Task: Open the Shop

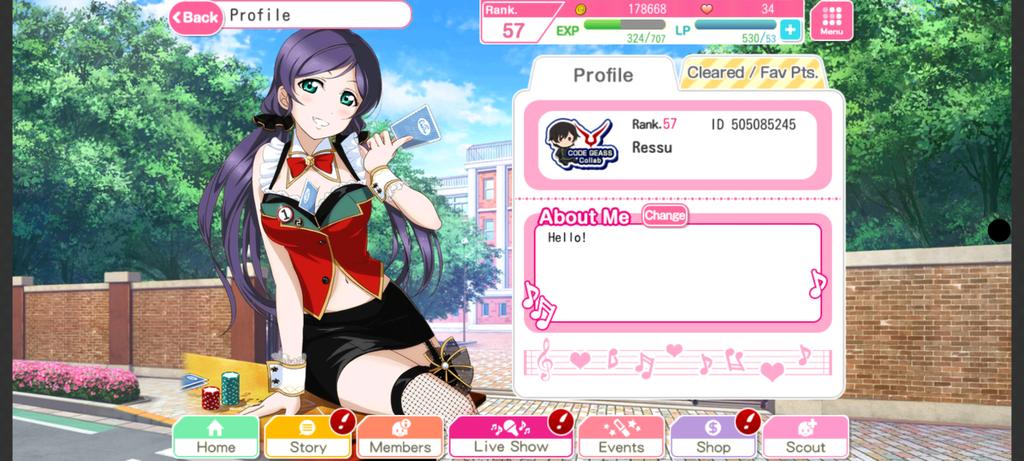Action: pyautogui.click(x=712, y=438)
